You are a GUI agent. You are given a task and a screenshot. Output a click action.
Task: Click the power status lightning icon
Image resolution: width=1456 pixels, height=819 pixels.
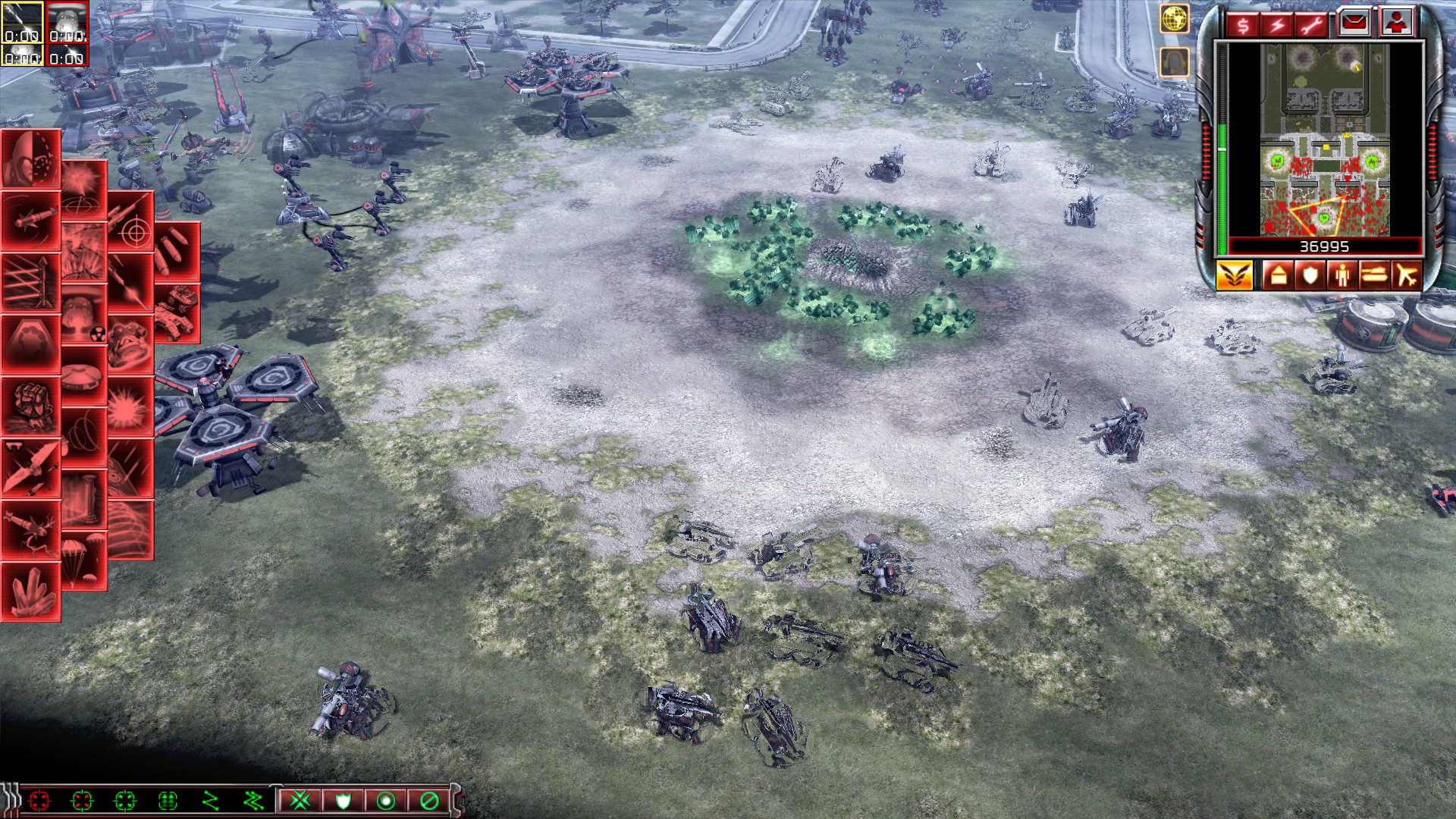tap(1276, 25)
